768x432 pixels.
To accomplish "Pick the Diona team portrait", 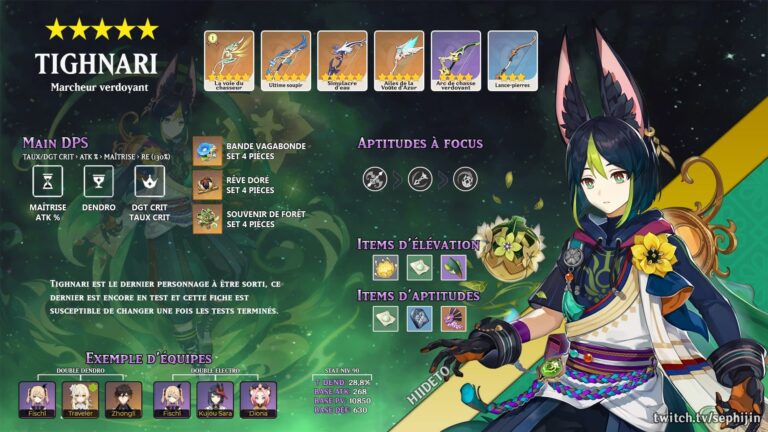I will [257, 397].
